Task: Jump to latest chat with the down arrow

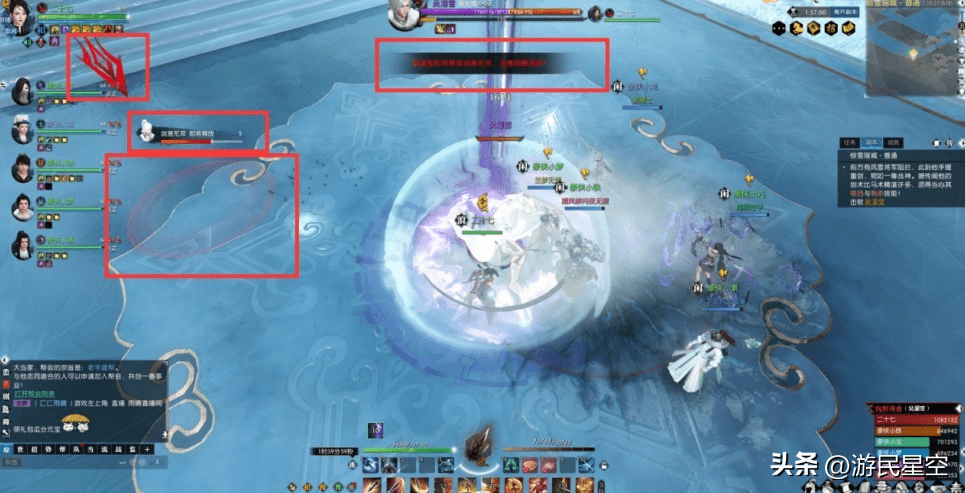Action: (x=165, y=433)
